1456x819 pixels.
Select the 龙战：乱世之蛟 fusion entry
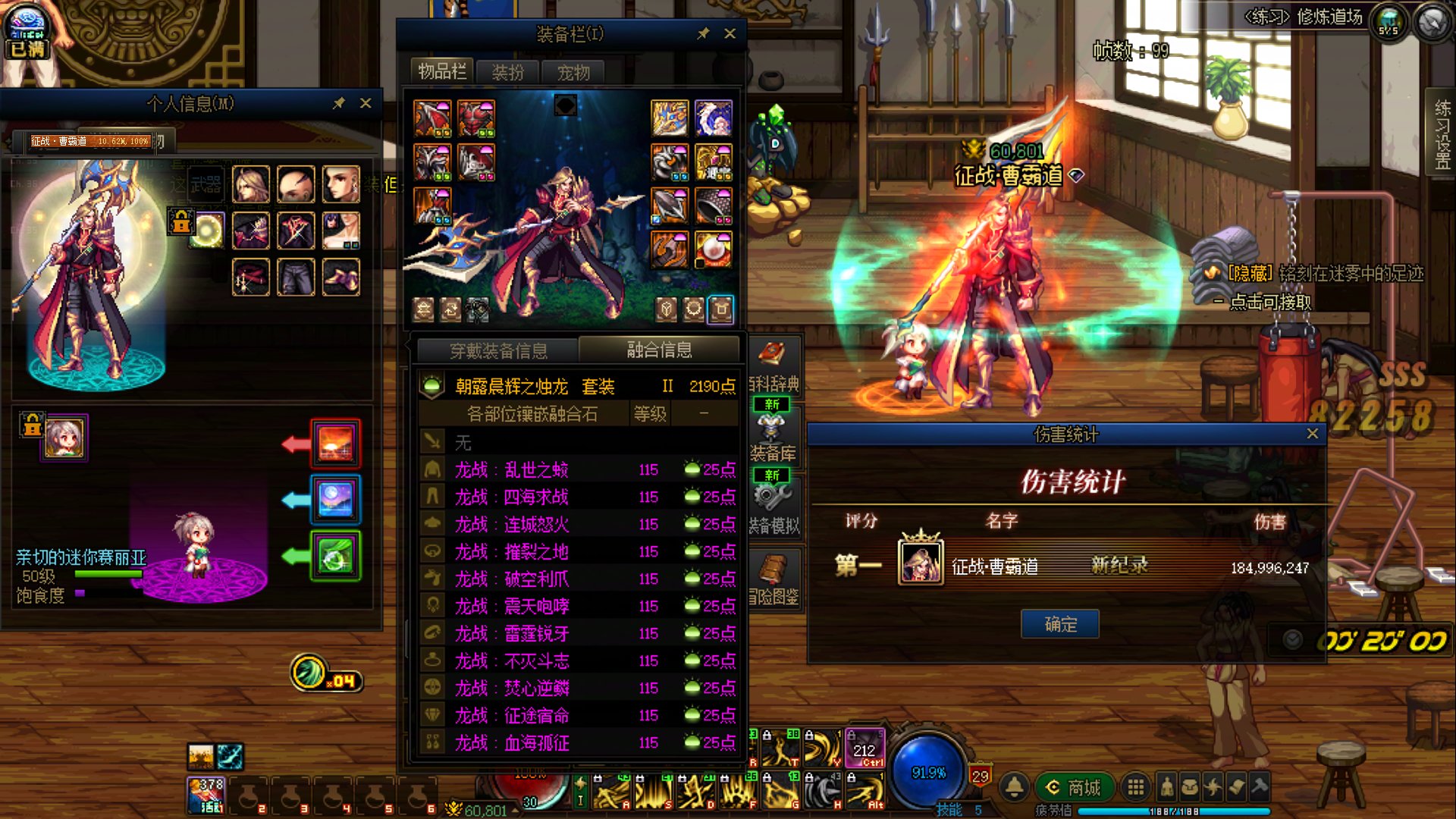tap(531, 469)
